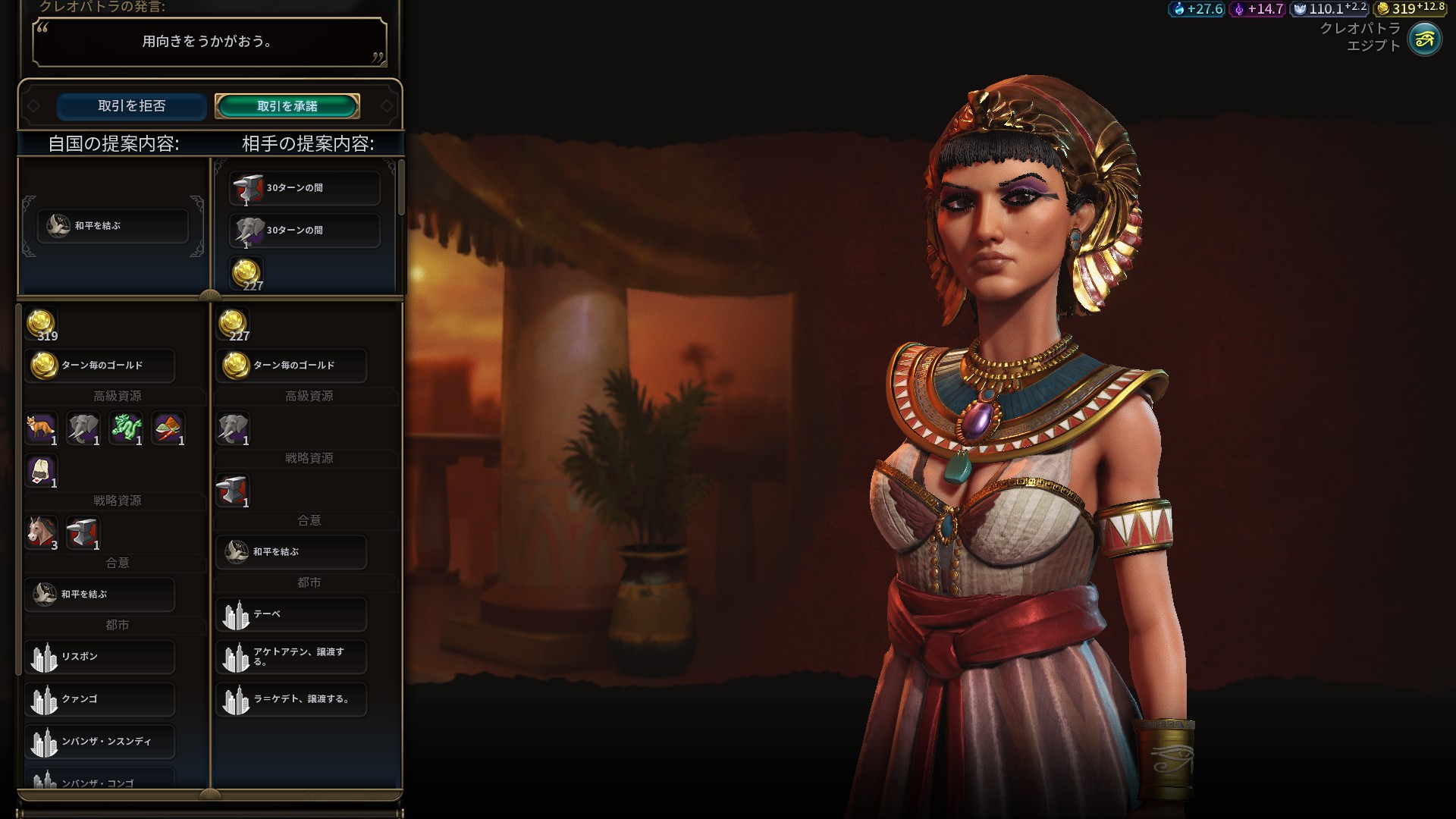The width and height of the screenshot is (1456, 819).
Task: Add your gold per turn (ターン毎のゴールド)
Action: pyautogui.click(x=100, y=366)
